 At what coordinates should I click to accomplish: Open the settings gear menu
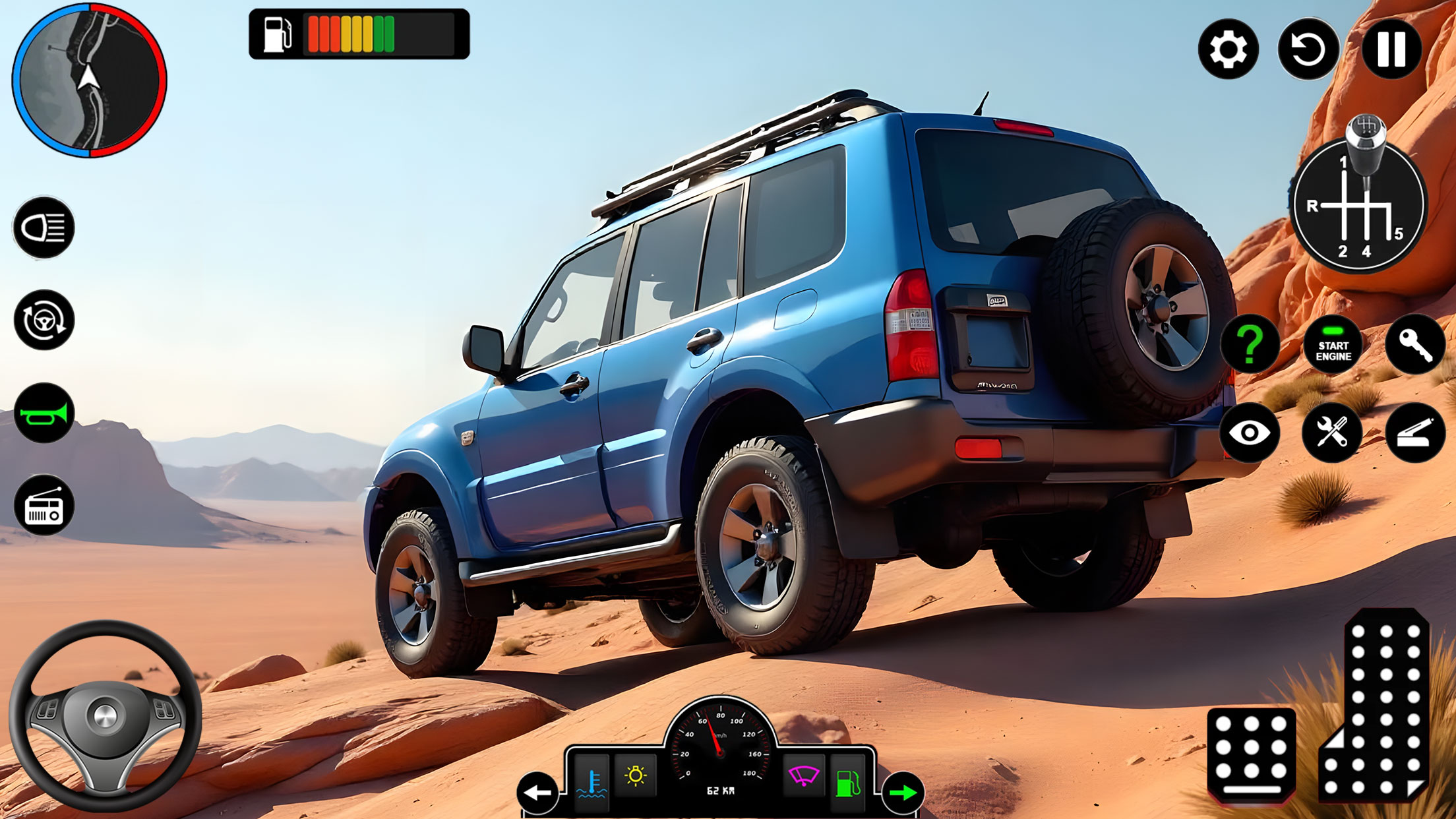click(x=1228, y=49)
